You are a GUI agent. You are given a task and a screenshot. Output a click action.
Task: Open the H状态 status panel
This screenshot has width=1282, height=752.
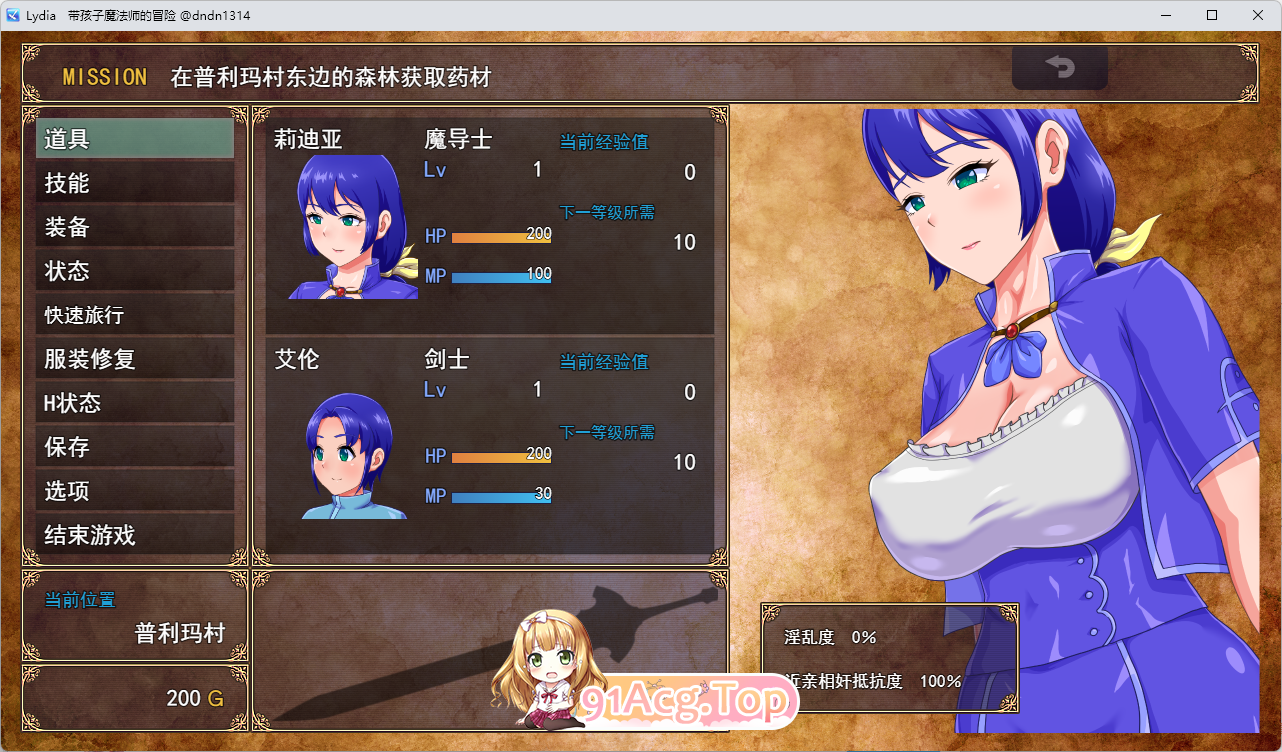[134, 402]
